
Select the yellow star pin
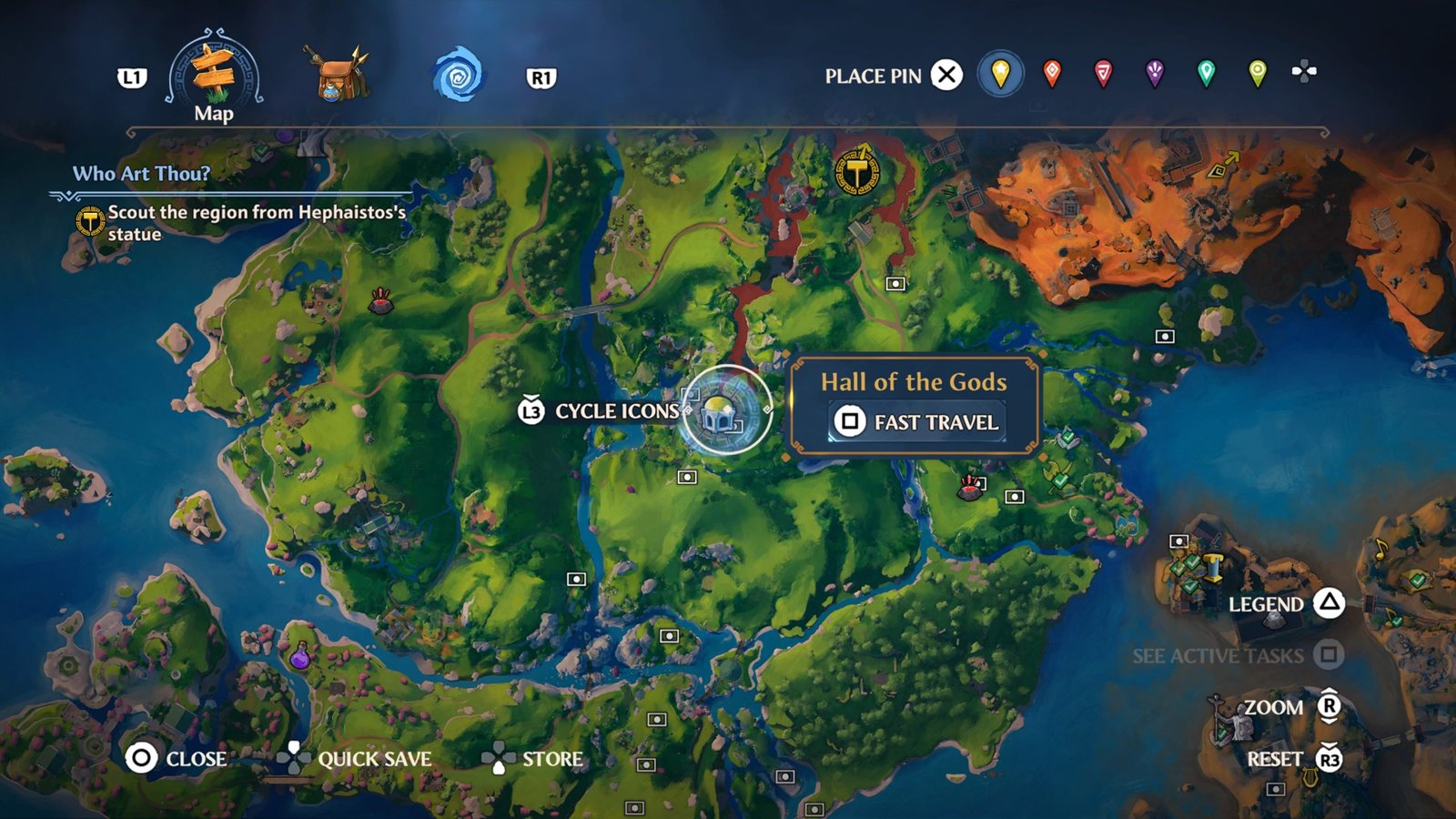click(1000, 74)
